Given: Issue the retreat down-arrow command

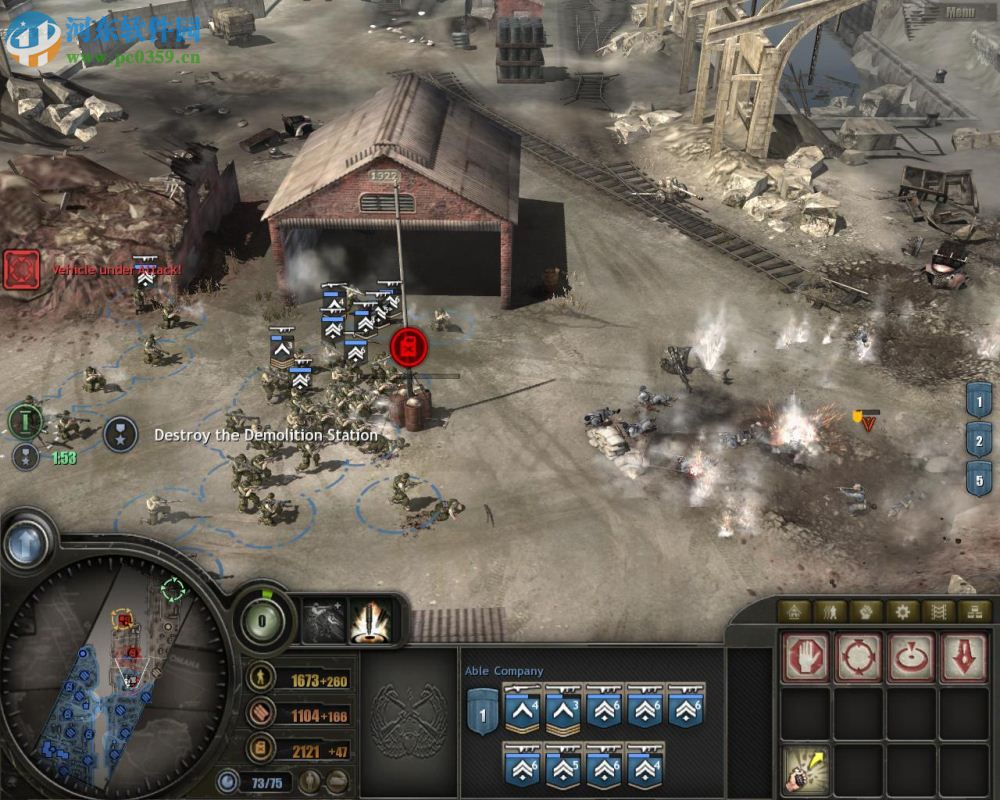Looking at the screenshot, I should [963, 659].
